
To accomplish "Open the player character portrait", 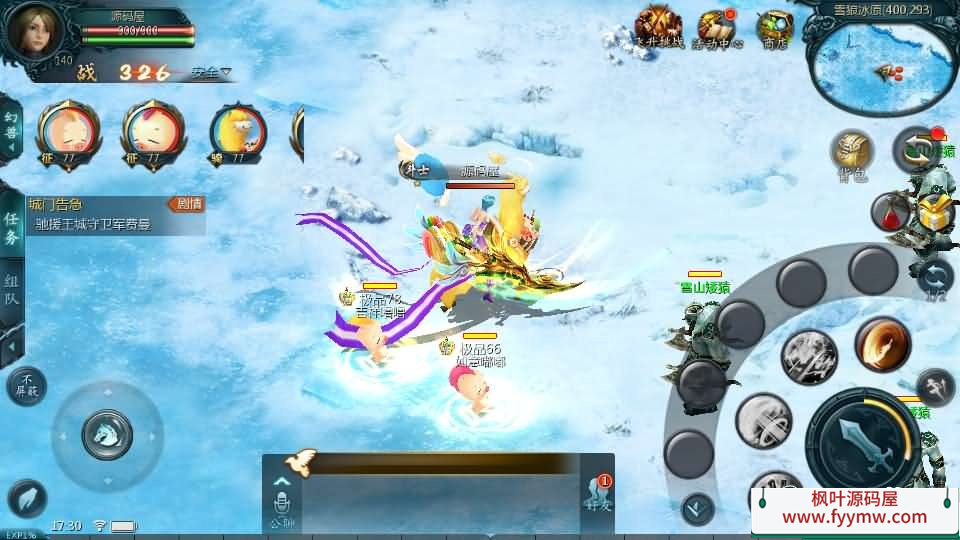I will click(34, 31).
